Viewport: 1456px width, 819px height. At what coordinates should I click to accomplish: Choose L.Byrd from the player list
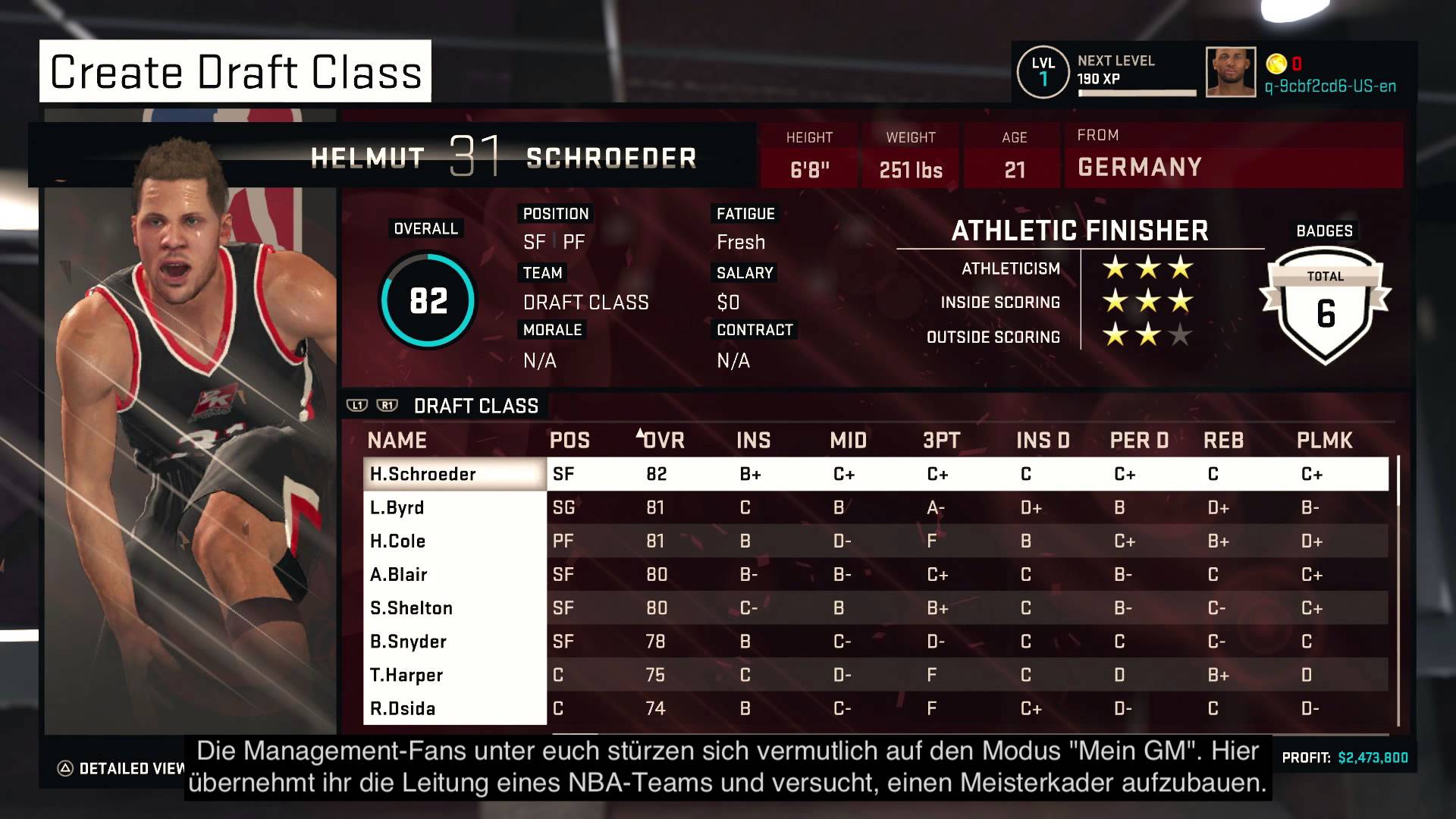point(455,507)
